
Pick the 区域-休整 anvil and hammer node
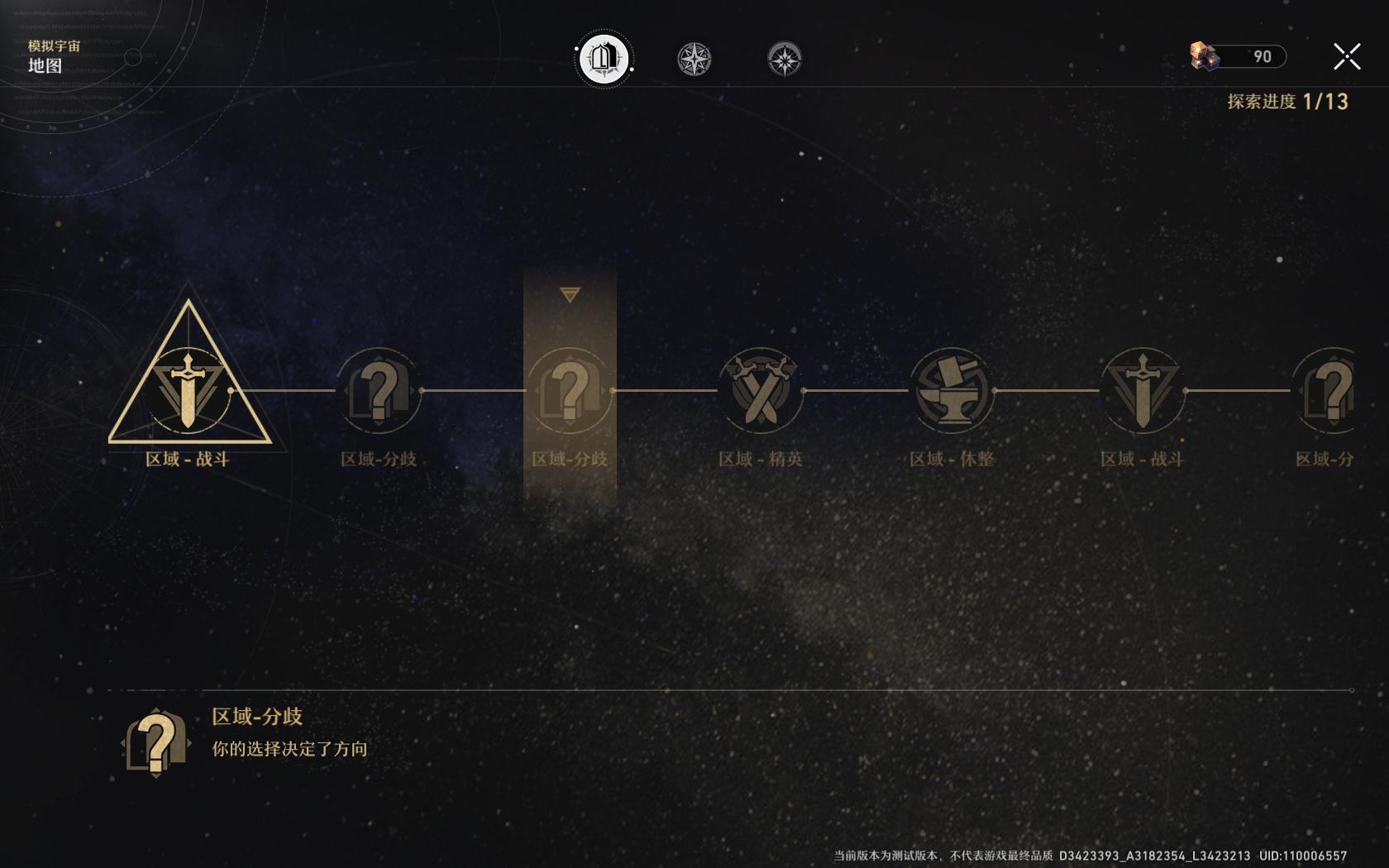point(951,390)
